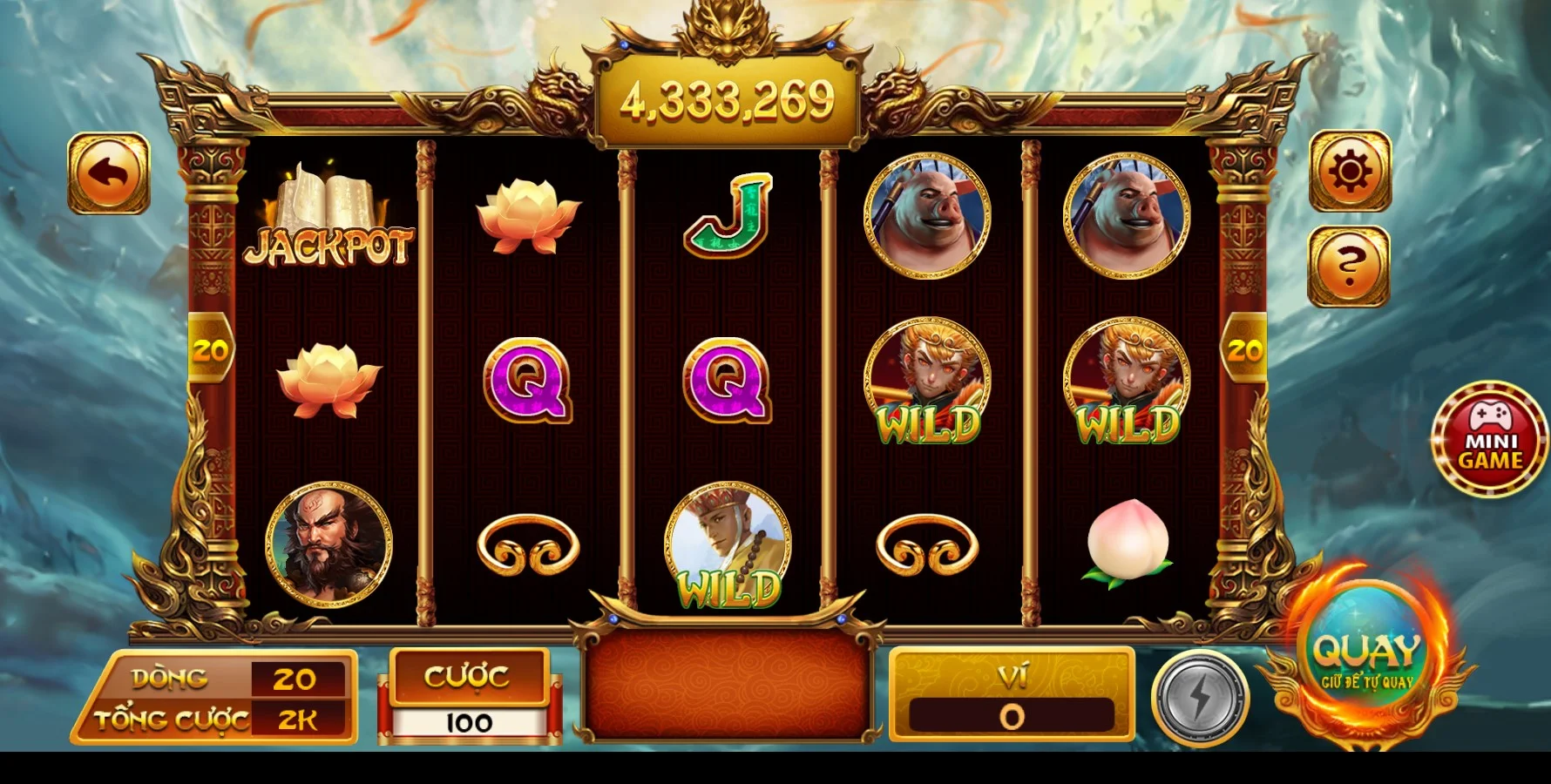This screenshot has height=784, width=1551.
Task: Launch the Mini Game
Action: coord(1489,438)
